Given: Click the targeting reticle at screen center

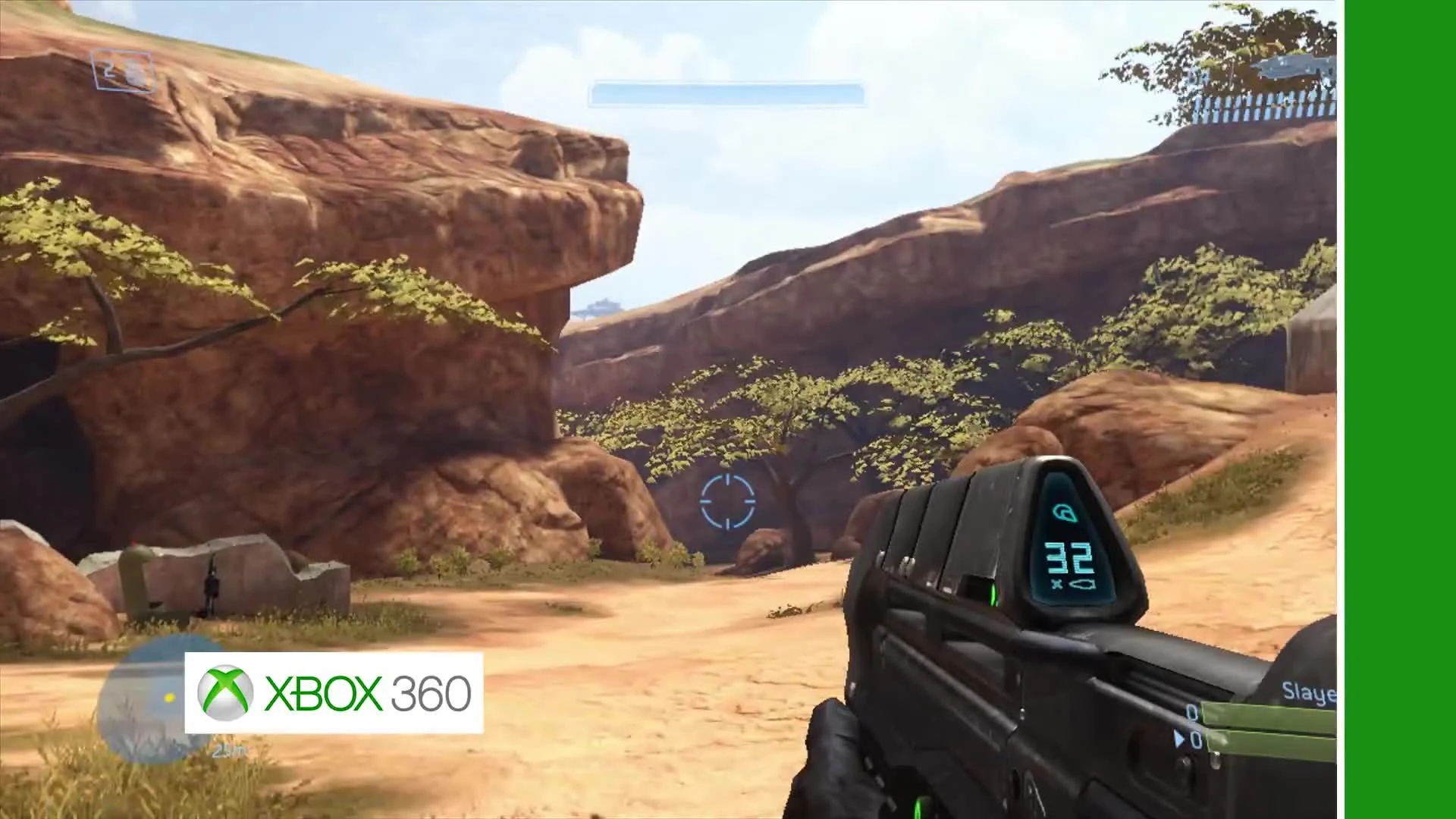Looking at the screenshot, I should (x=728, y=502).
